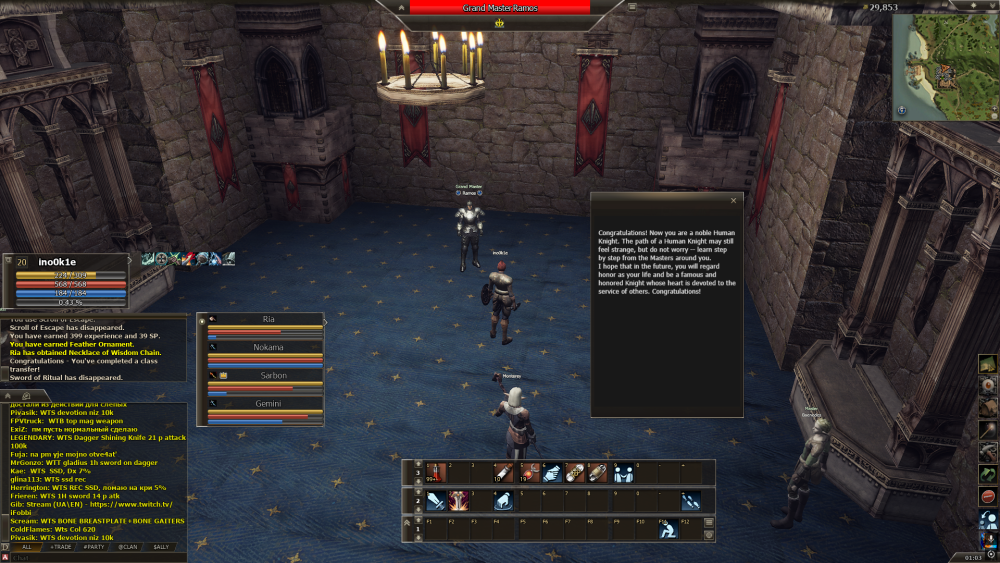
Task: Select party member Ria
Action: [268, 320]
